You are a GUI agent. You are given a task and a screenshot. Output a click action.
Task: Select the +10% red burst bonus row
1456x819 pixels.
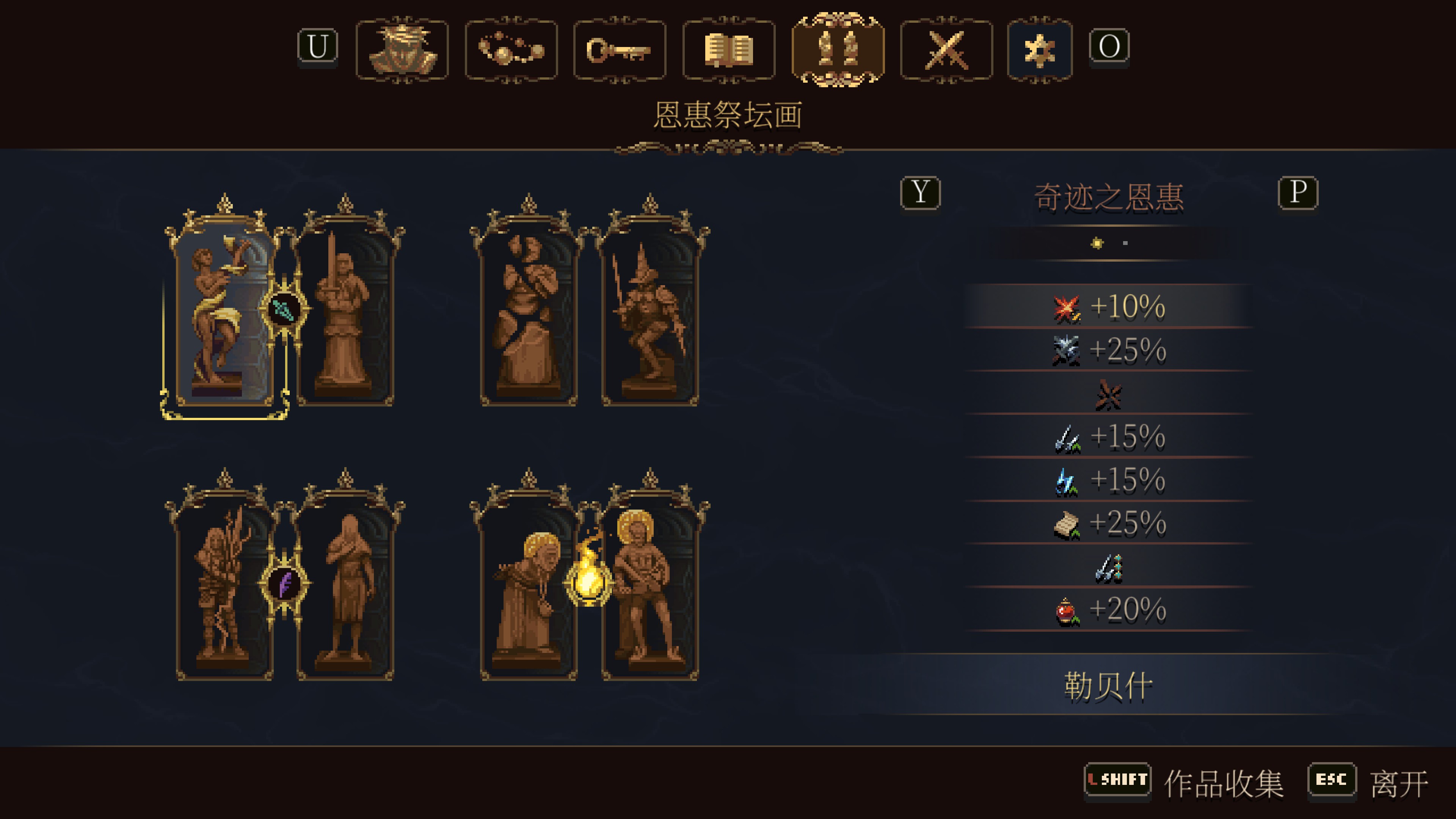1108,307
